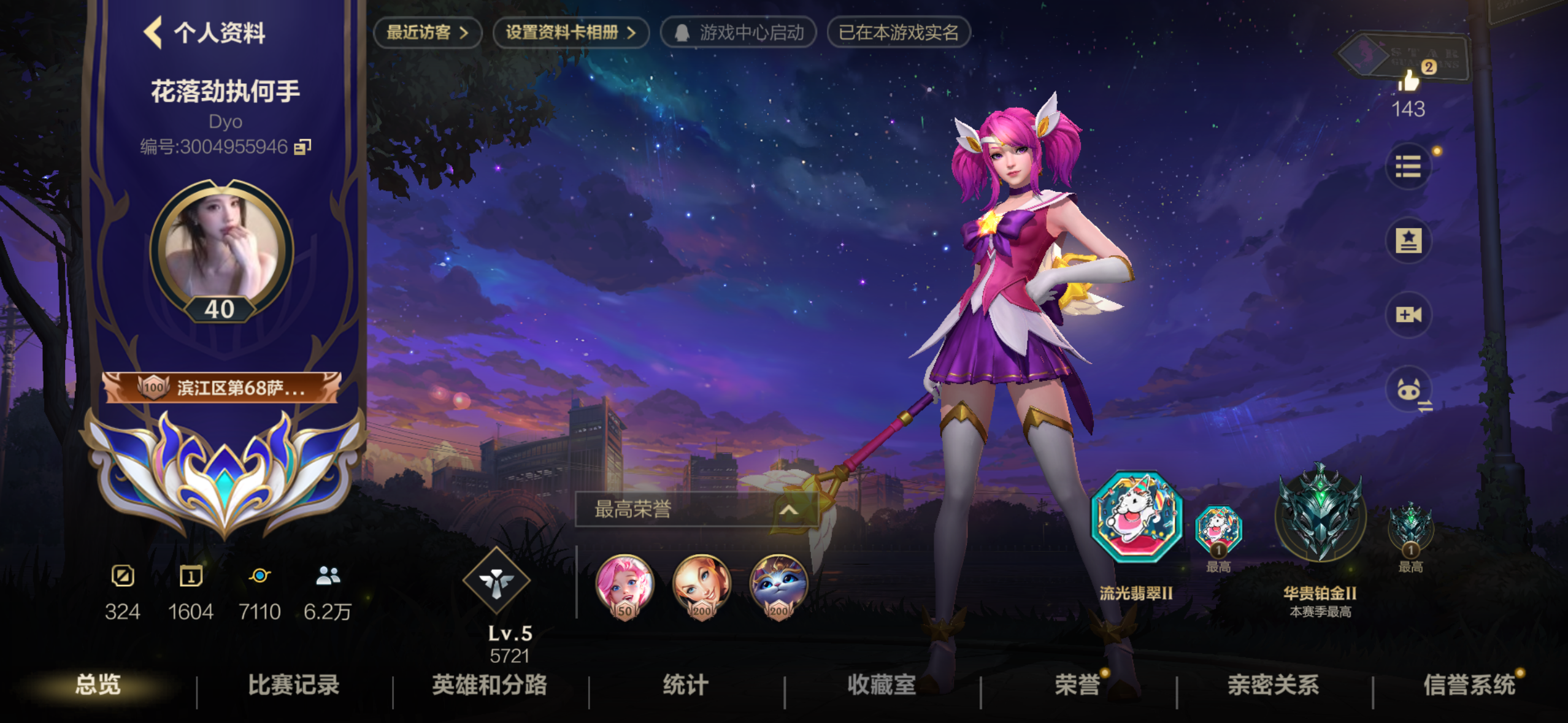Click the 已在本游戏实名 label

coord(899,34)
